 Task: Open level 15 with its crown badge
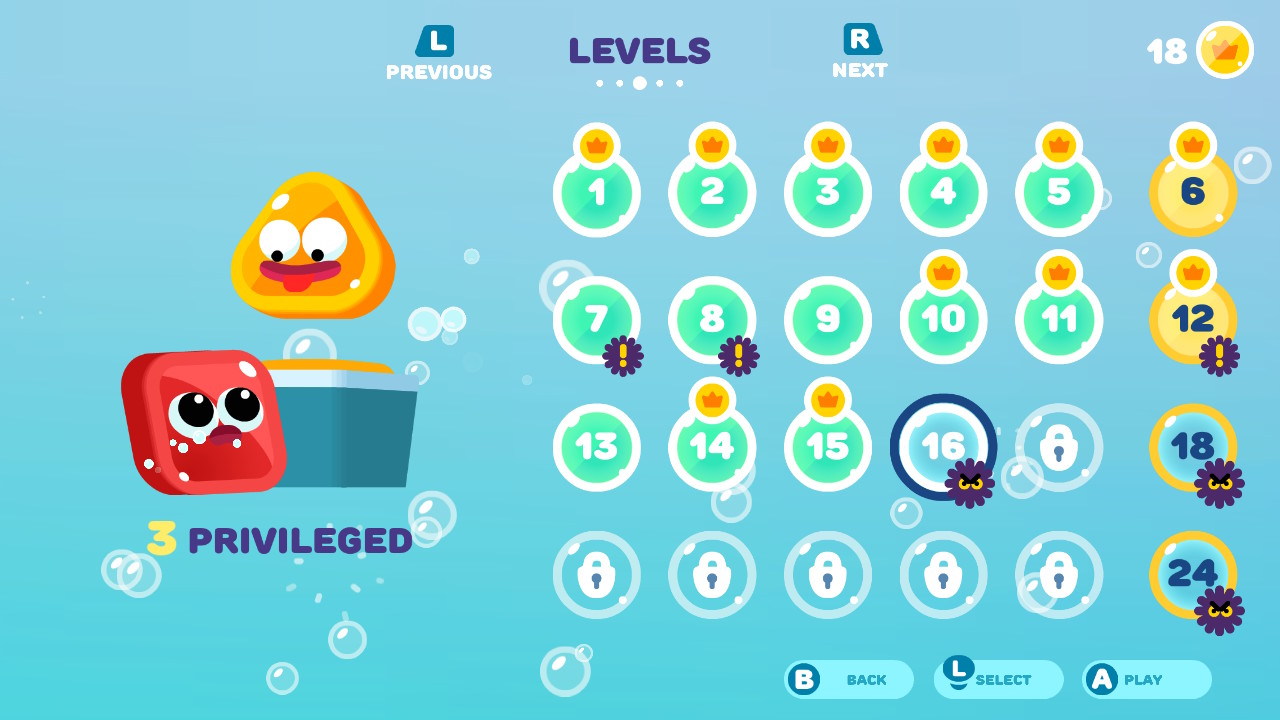coord(828,447)
